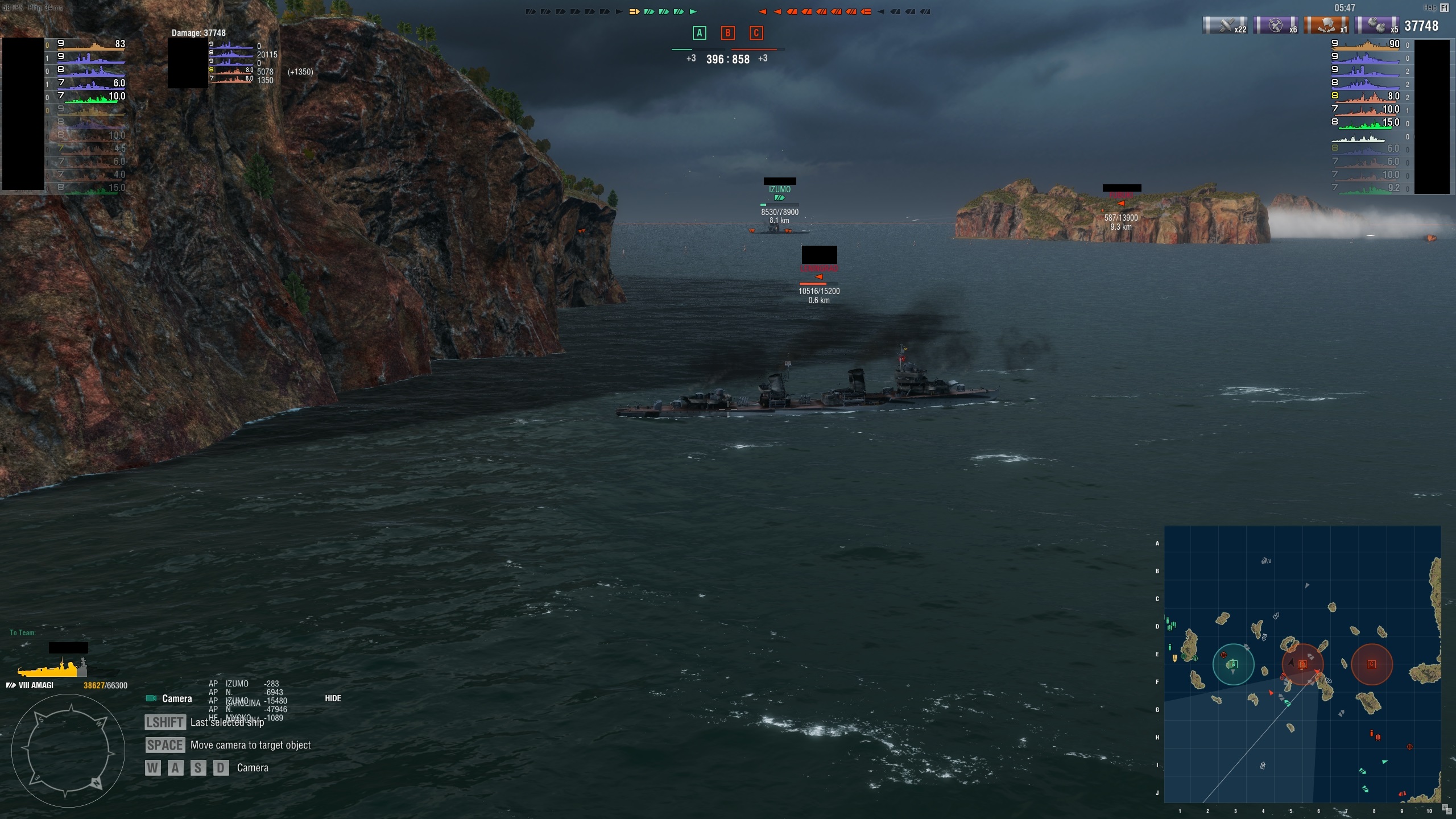Select capture point C indicator at top
Screen dimensions: 1456x819
[756, 33]
